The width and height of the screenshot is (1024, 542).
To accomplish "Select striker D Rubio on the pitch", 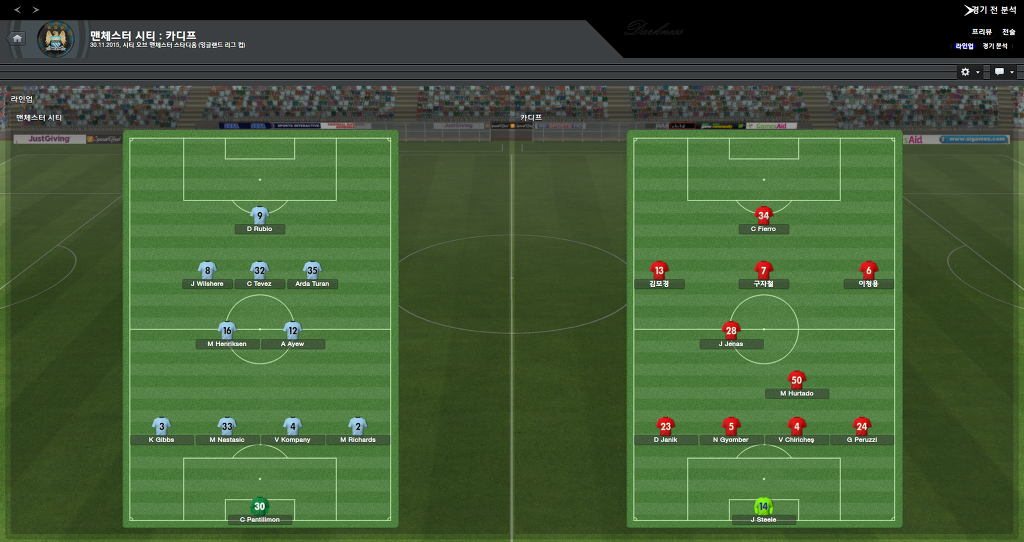I will [260, 216].
